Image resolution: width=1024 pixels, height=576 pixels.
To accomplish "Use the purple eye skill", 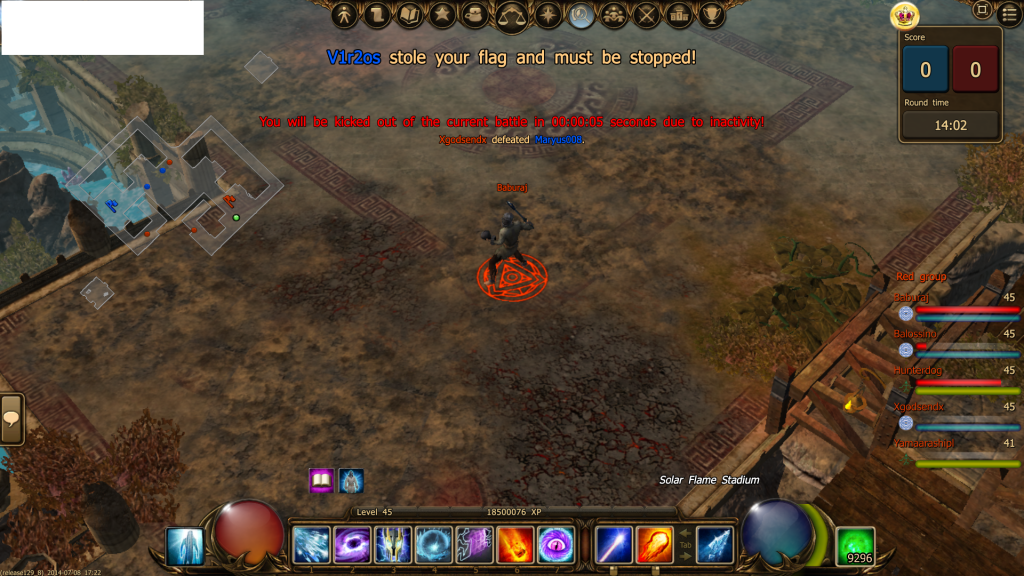I will click(x=556, y=545).
